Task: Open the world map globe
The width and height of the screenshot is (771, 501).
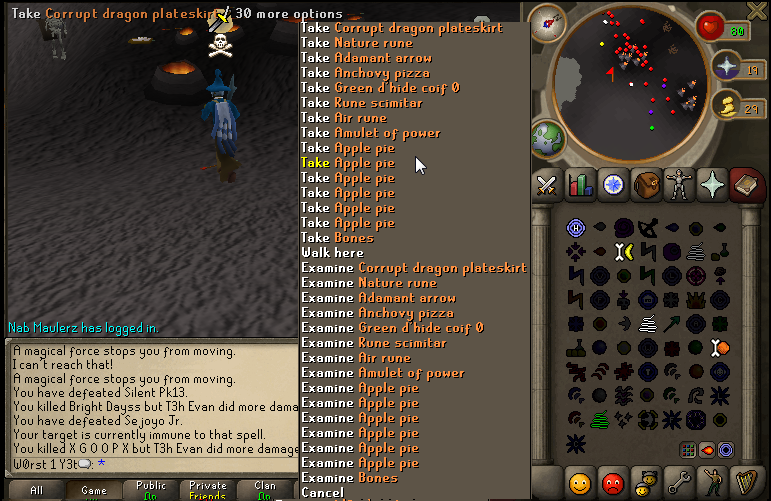Action: 549,139
